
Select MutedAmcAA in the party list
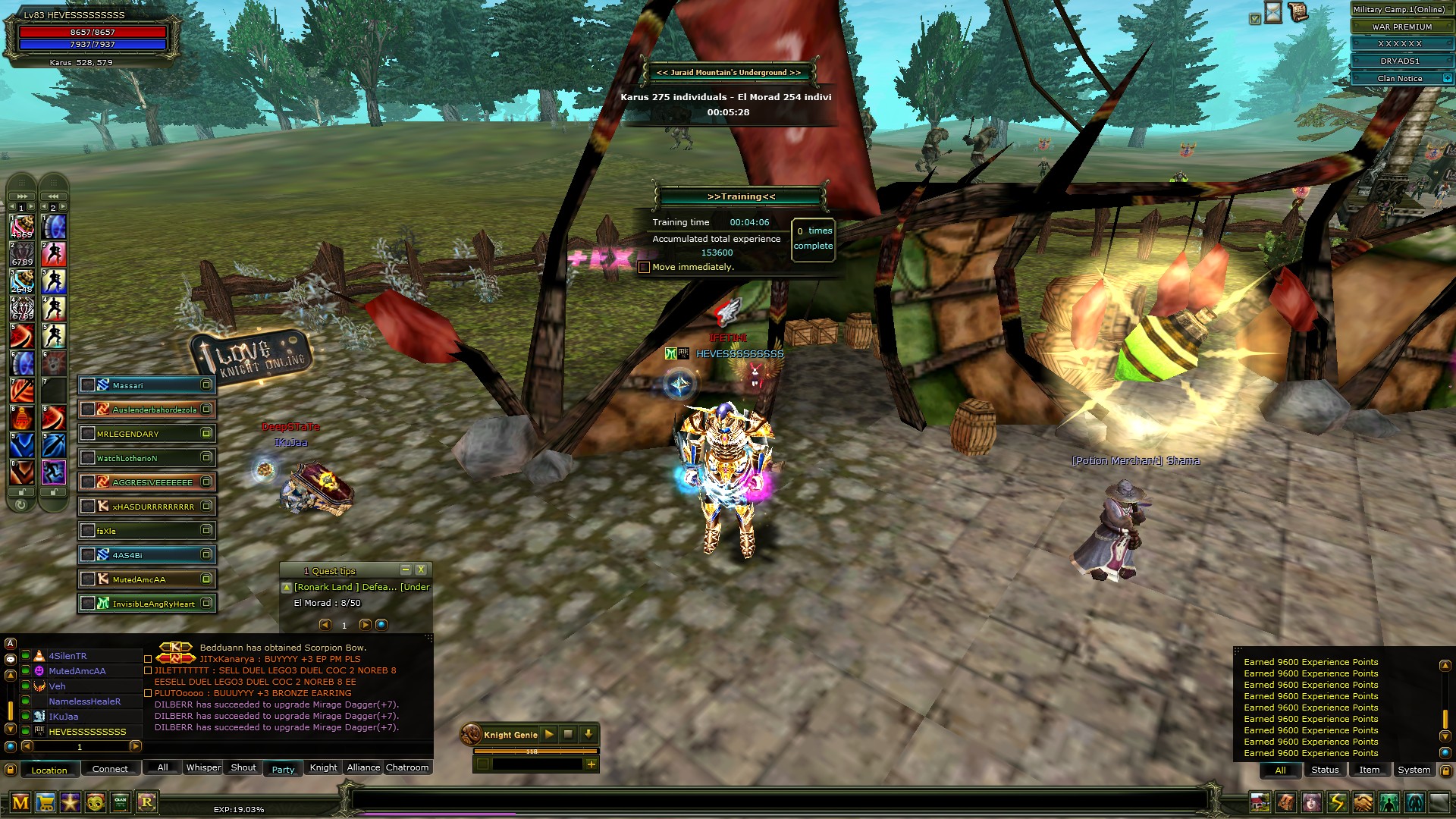(x=147, y=579)
